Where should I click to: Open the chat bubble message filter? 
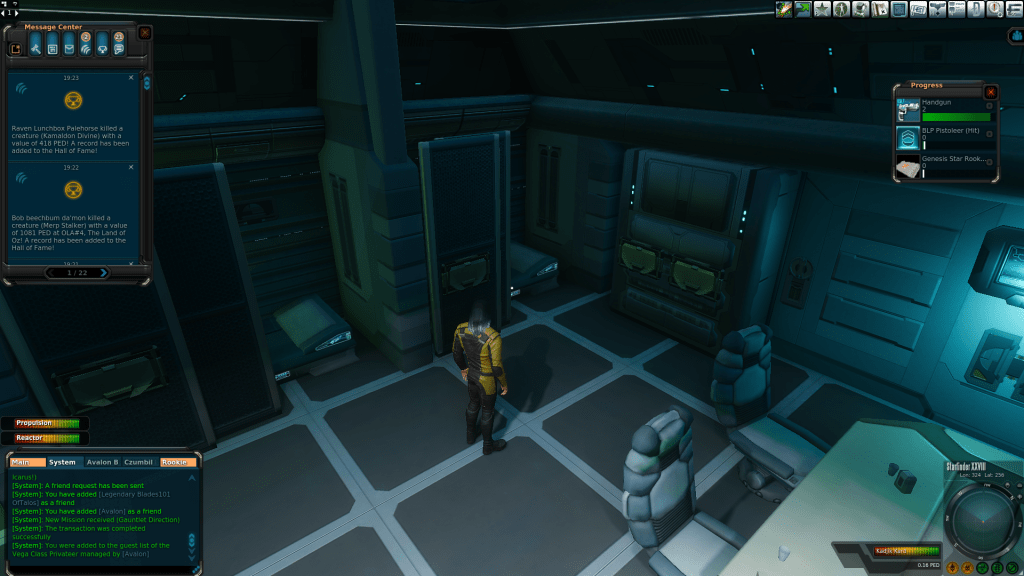point(119,45)
